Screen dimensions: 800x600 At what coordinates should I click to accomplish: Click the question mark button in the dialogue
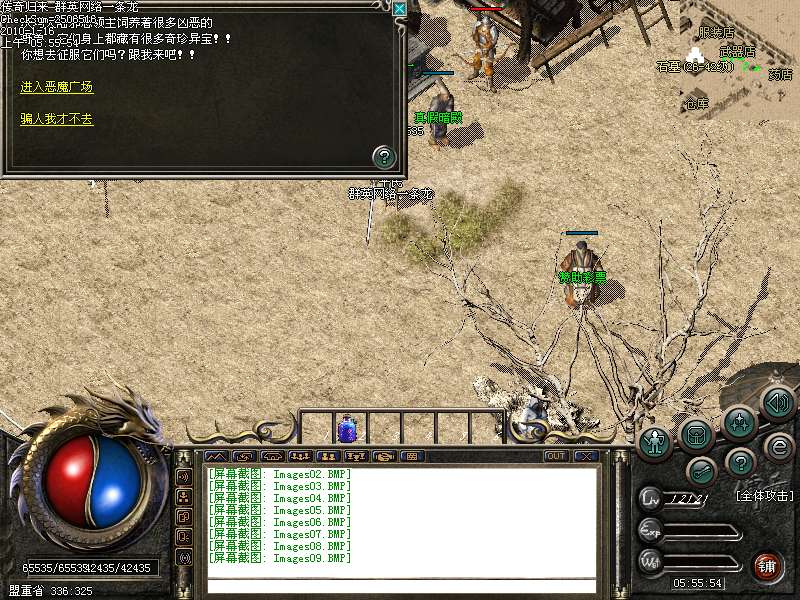pyautogui.click(x=384, y=156)
